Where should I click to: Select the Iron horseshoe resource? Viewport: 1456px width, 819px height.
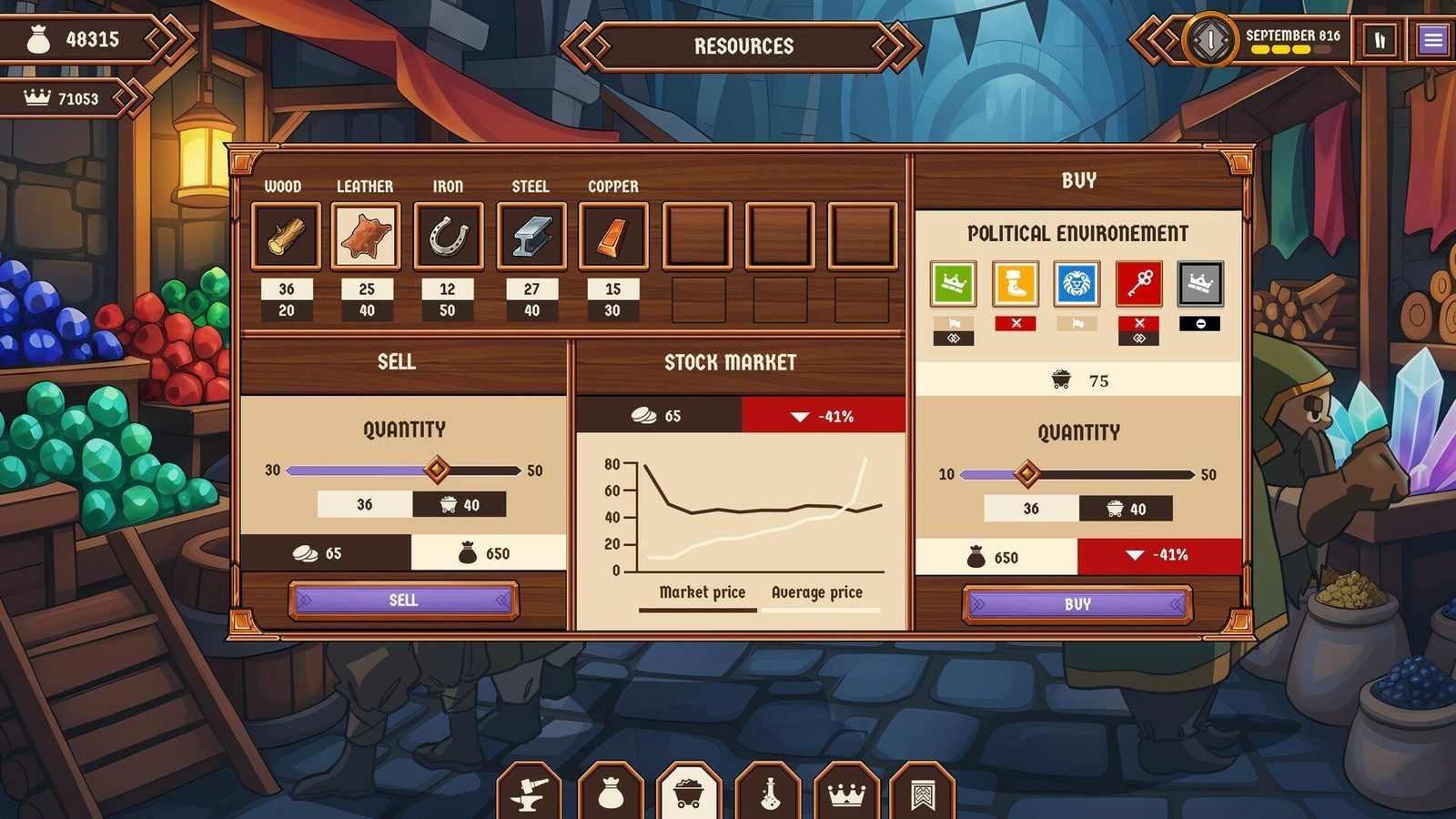[448, 235]
